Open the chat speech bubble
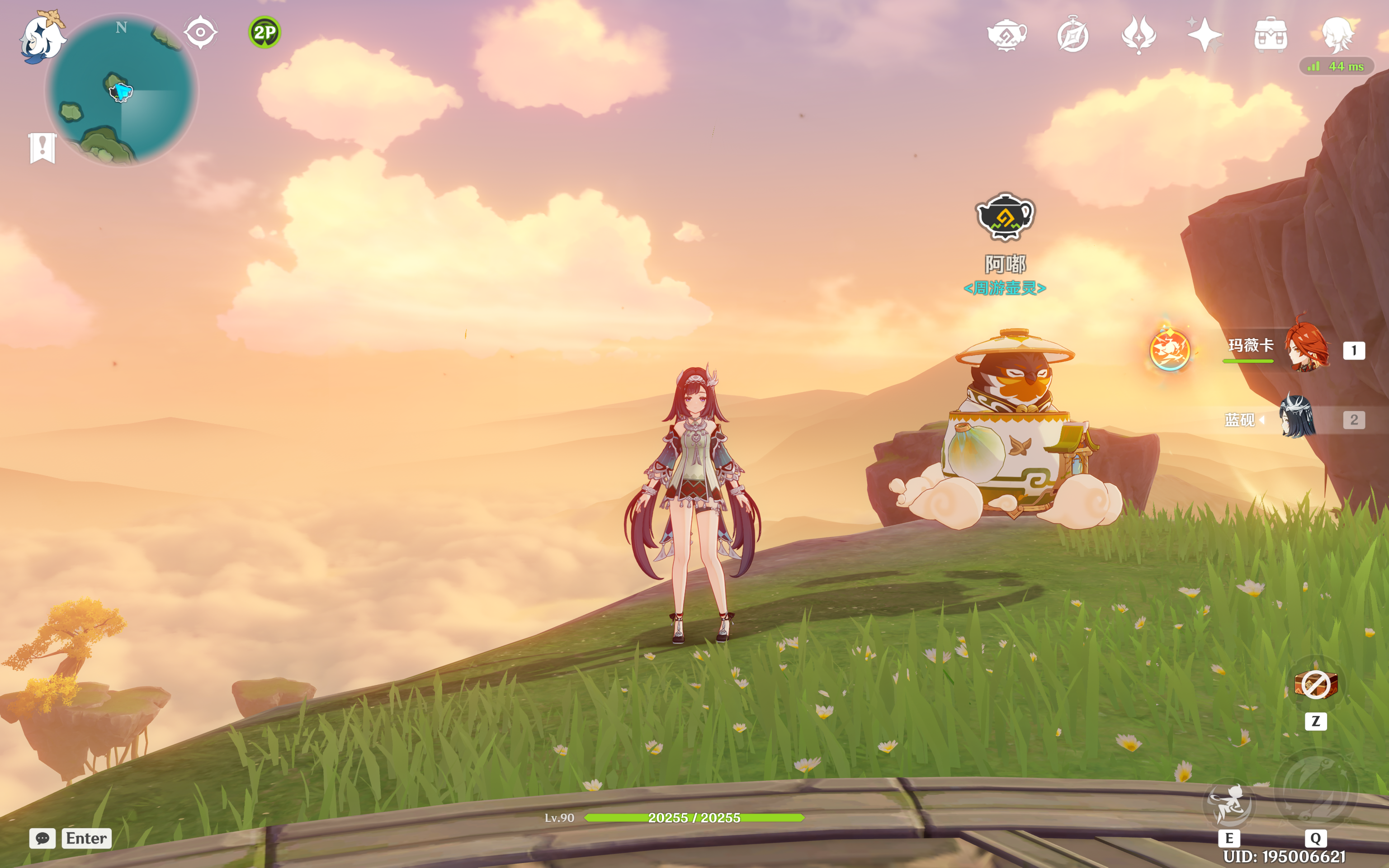The height and width of the screenshot is (868, 1389). [x=43, y=838]
